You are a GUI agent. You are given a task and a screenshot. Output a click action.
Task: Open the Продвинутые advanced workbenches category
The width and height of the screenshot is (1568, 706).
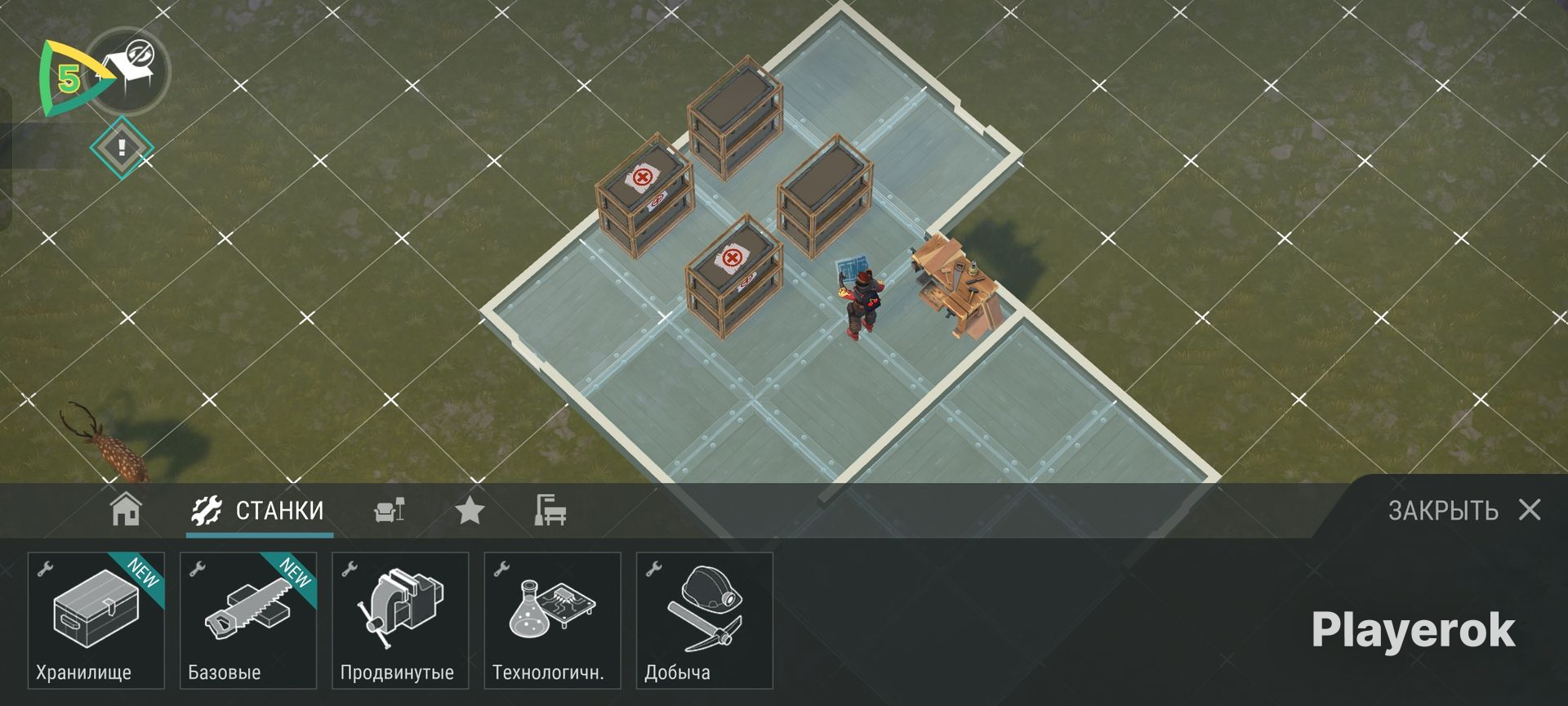[x=400, y=620]
